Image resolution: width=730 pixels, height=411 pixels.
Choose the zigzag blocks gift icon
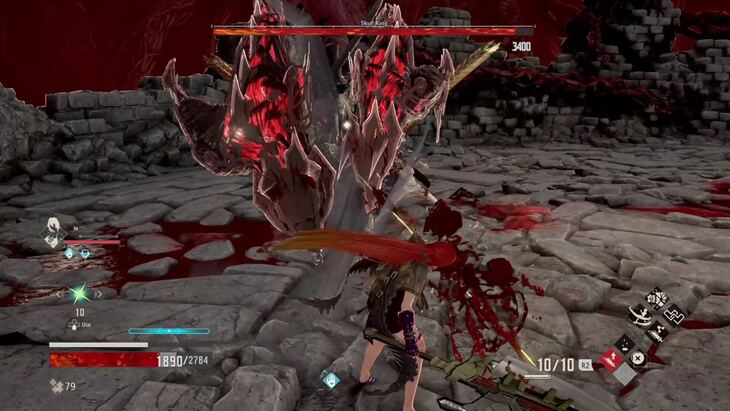675,313
